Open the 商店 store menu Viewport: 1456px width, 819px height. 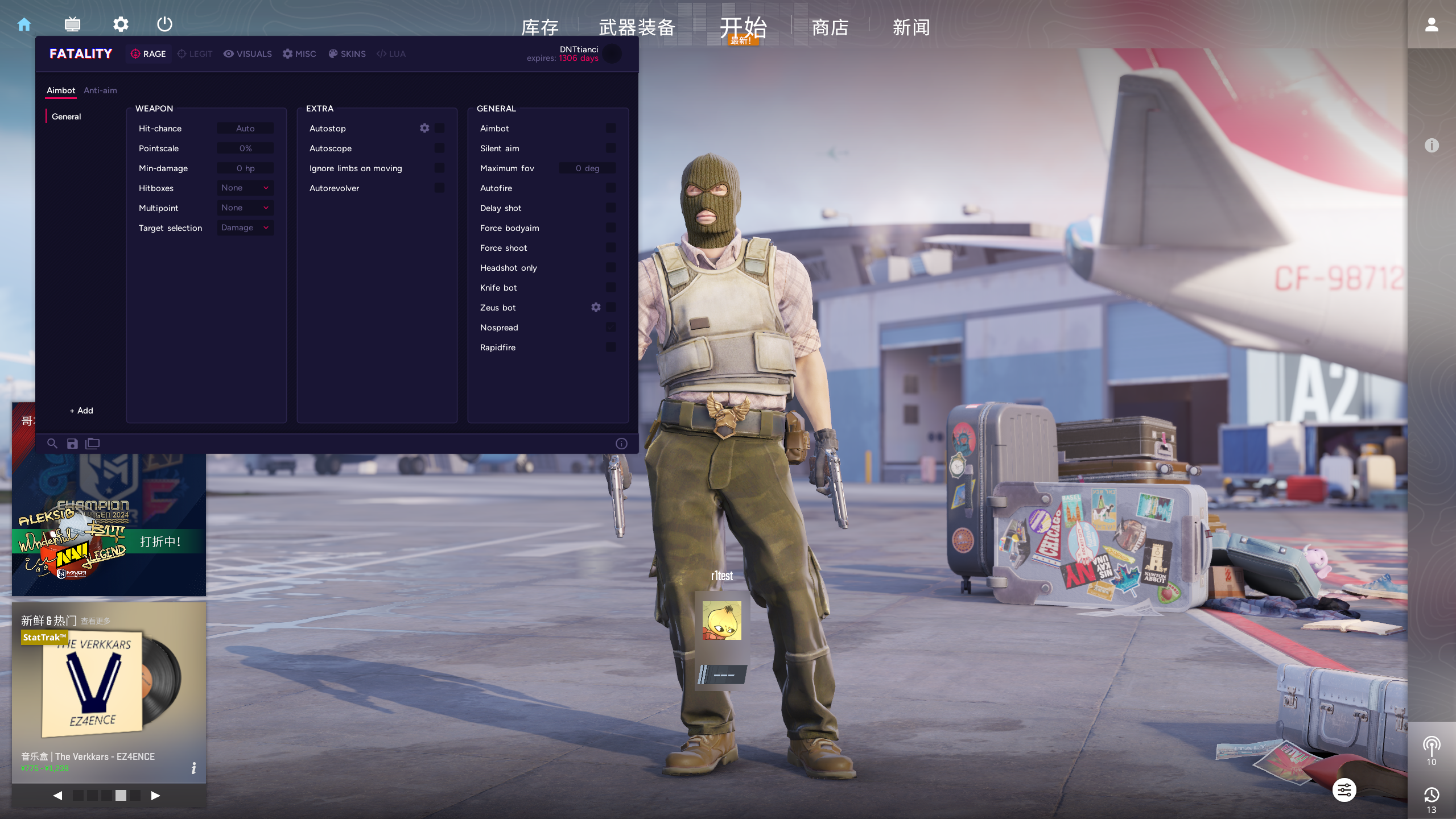click(x=830, y=27)
